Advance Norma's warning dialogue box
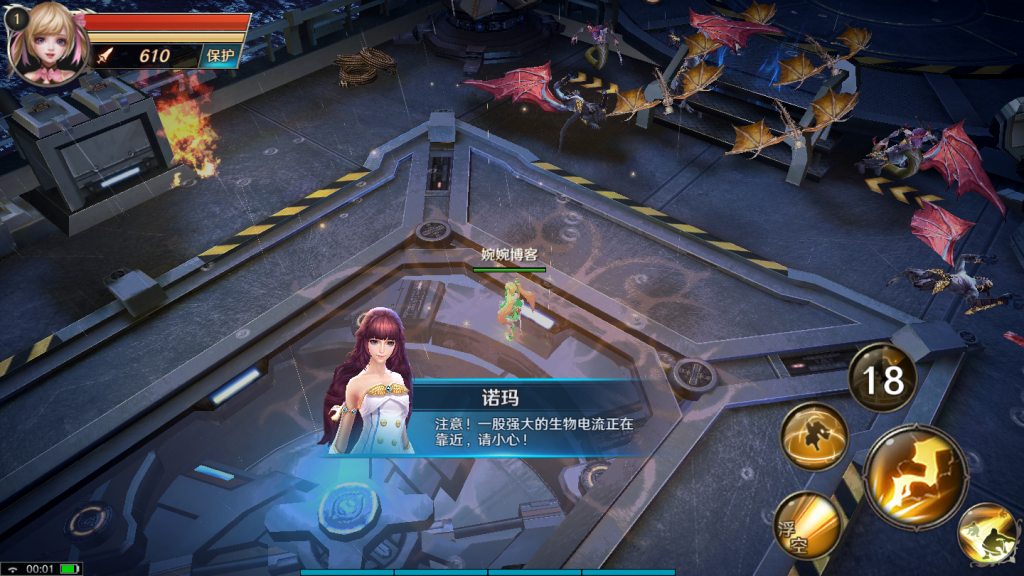 pos(523,419)
